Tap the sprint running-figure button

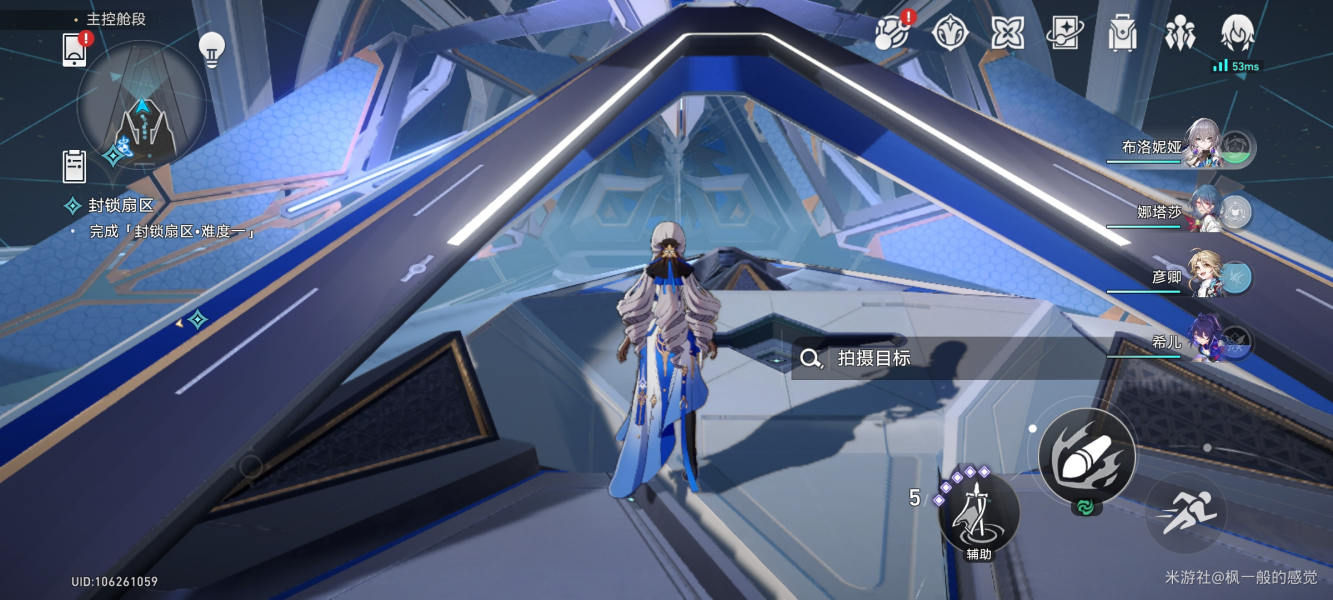[x=1188, y=514]
